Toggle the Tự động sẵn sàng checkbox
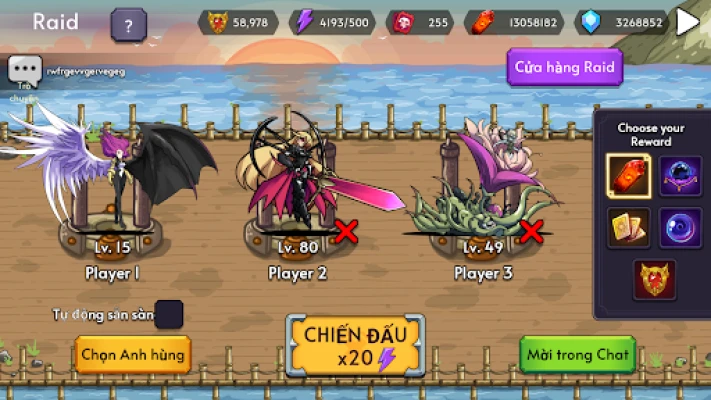 pos(170,314)
